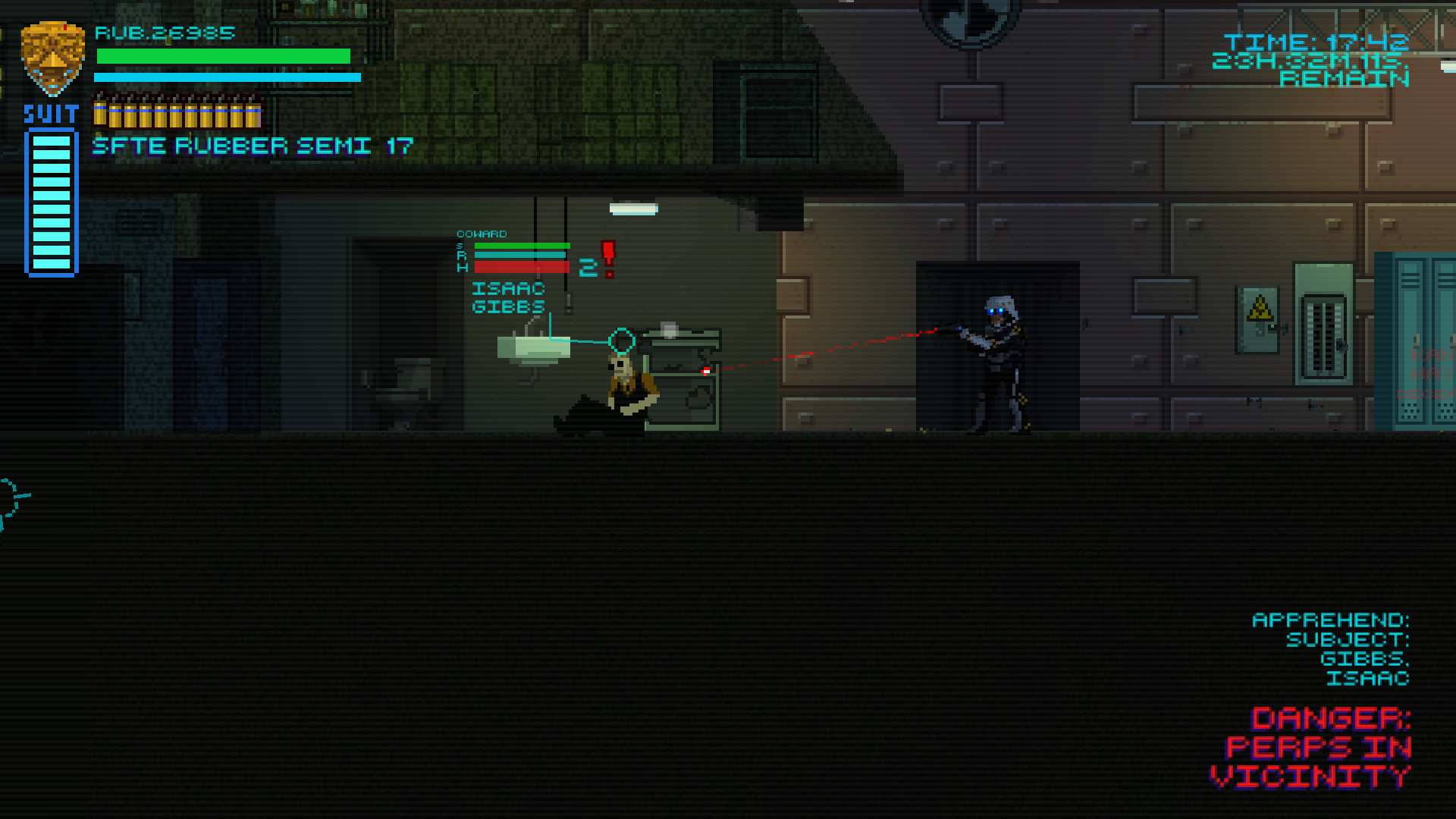Click the SUIT armor gauge
This screenshot has width=1456, height=819.
[50, 201]
